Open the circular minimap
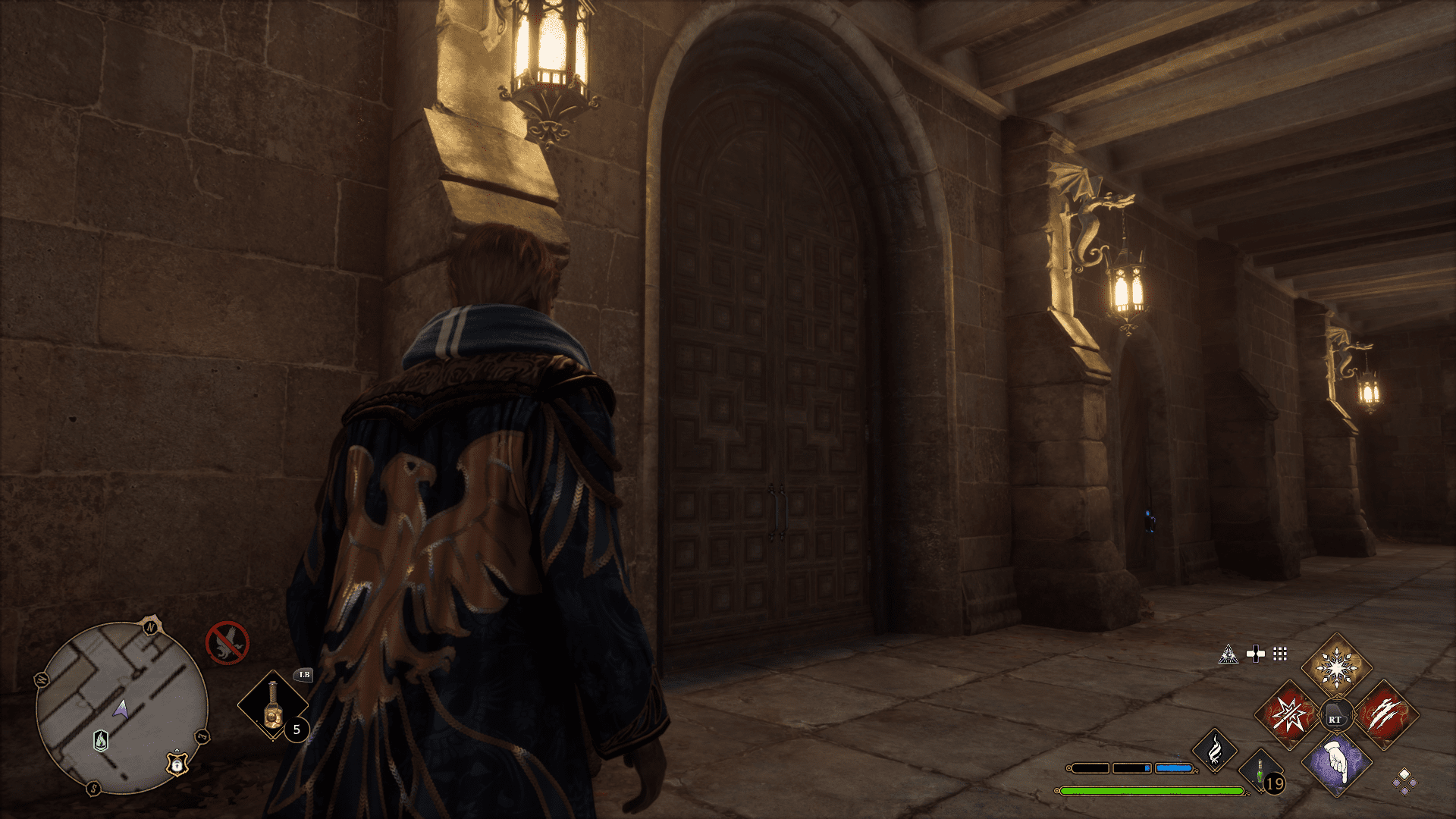The height and width of the screenshot is (819, 1456). click(x=121, y=708)
